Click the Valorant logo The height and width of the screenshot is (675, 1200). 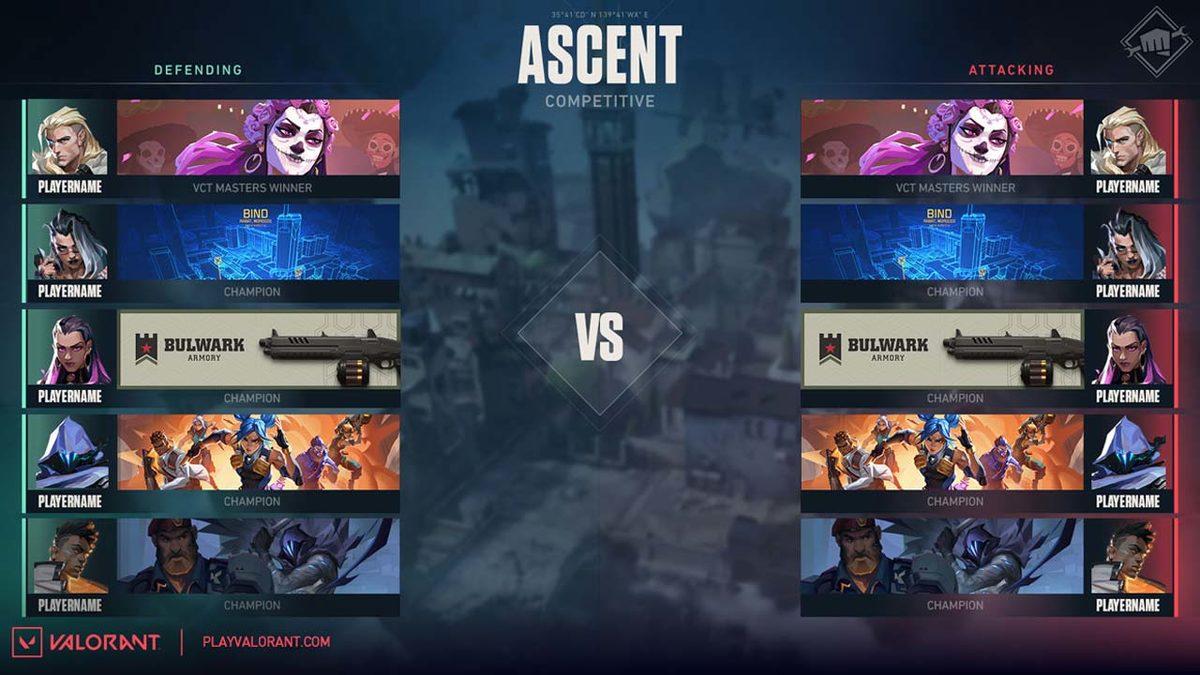click(x=85, y=642)
